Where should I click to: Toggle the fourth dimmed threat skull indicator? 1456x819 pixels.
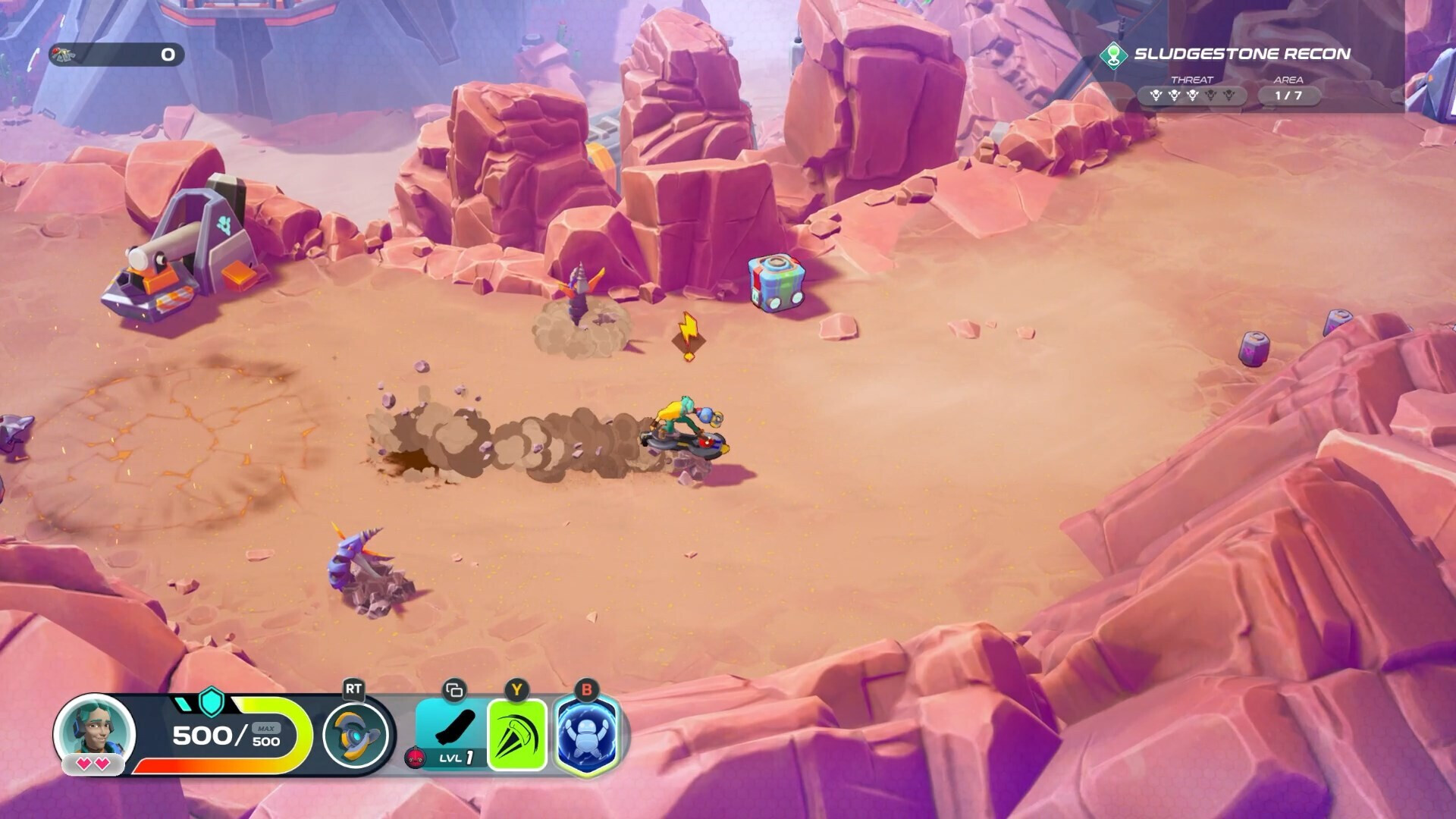click(1212, 95)
